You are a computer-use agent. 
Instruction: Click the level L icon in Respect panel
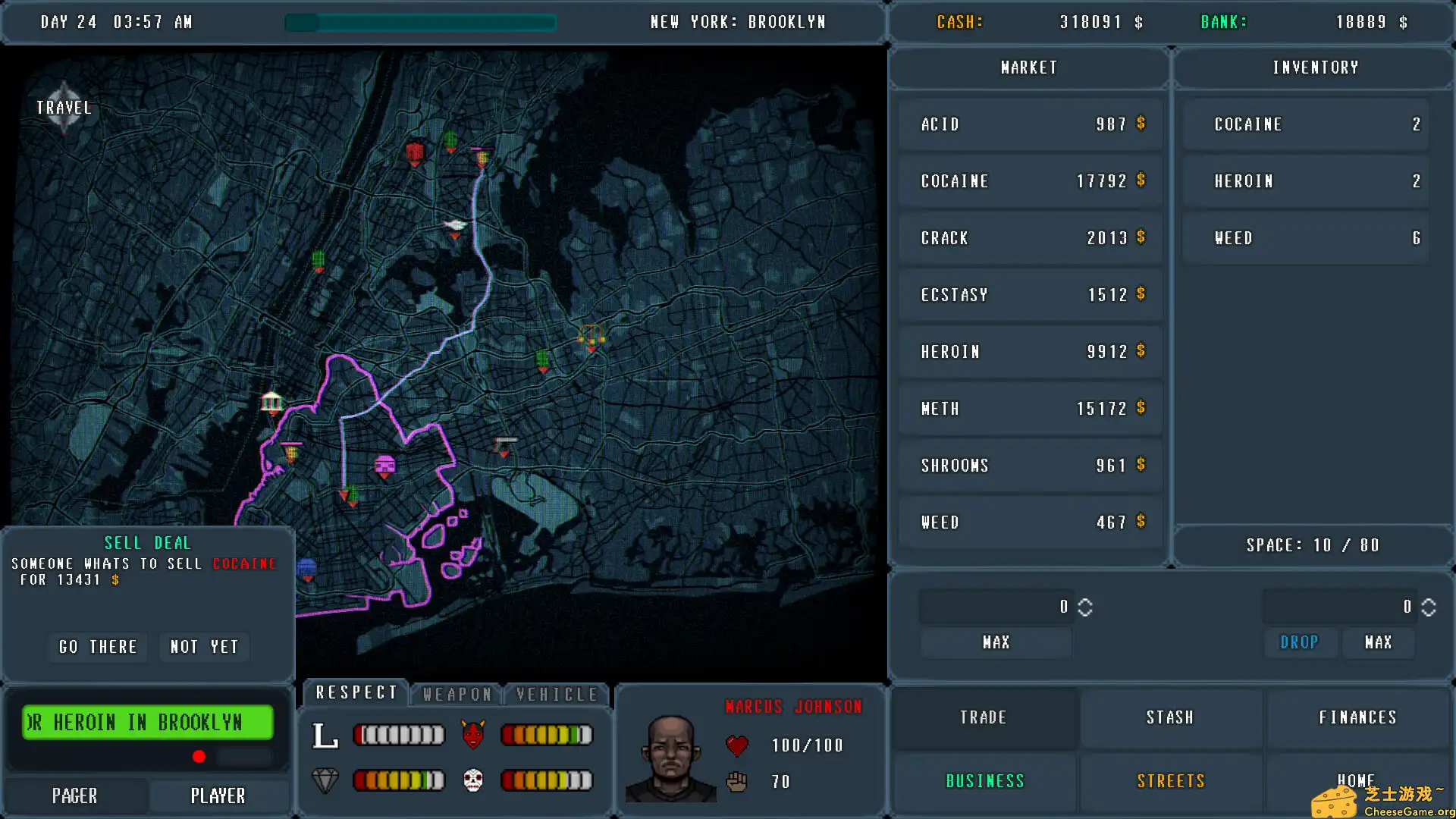point(325,734)
